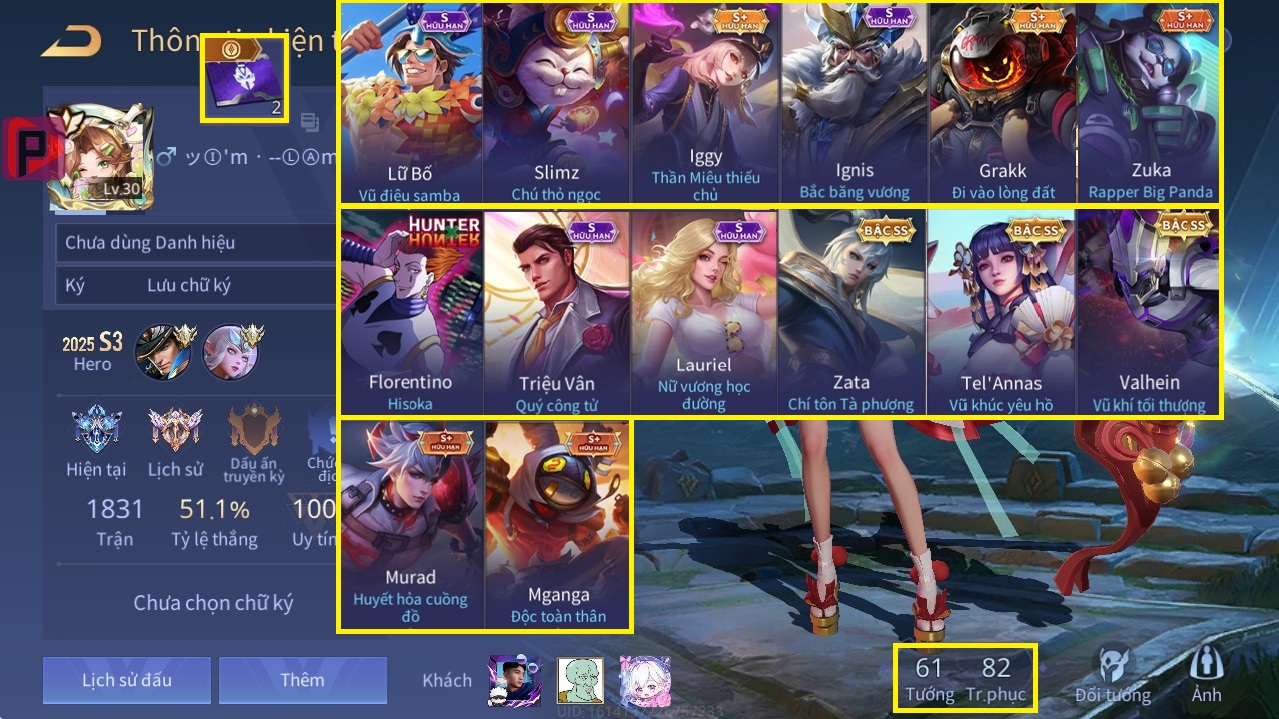Select the Lữ Bố Vũ điệu samba skin
1279x719 pixels.
tap(411, 103)
